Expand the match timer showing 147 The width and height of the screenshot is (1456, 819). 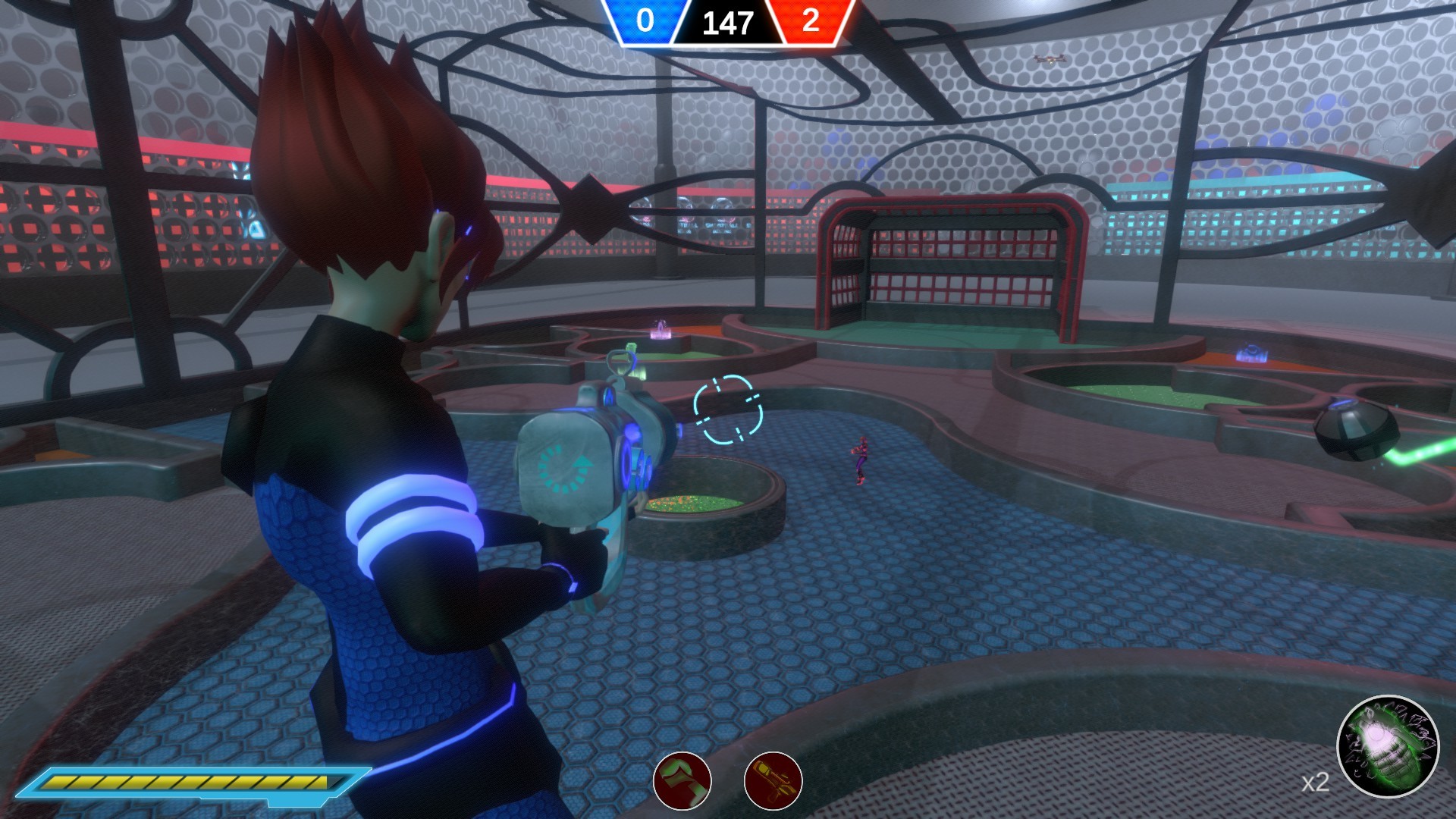(x=730, y=23)
